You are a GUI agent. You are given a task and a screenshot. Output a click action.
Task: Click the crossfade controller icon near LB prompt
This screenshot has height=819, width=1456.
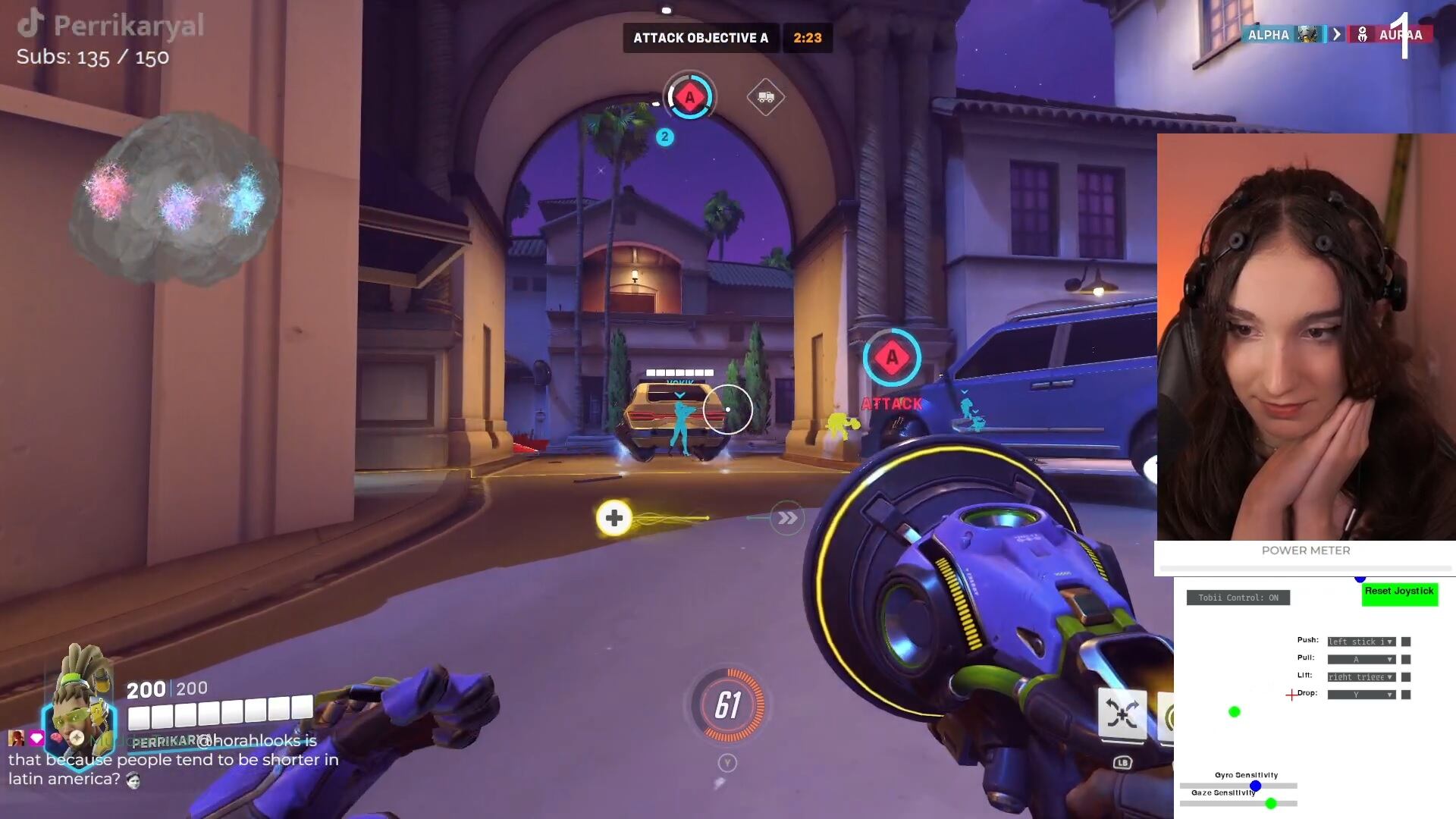tap(1122, 714)
